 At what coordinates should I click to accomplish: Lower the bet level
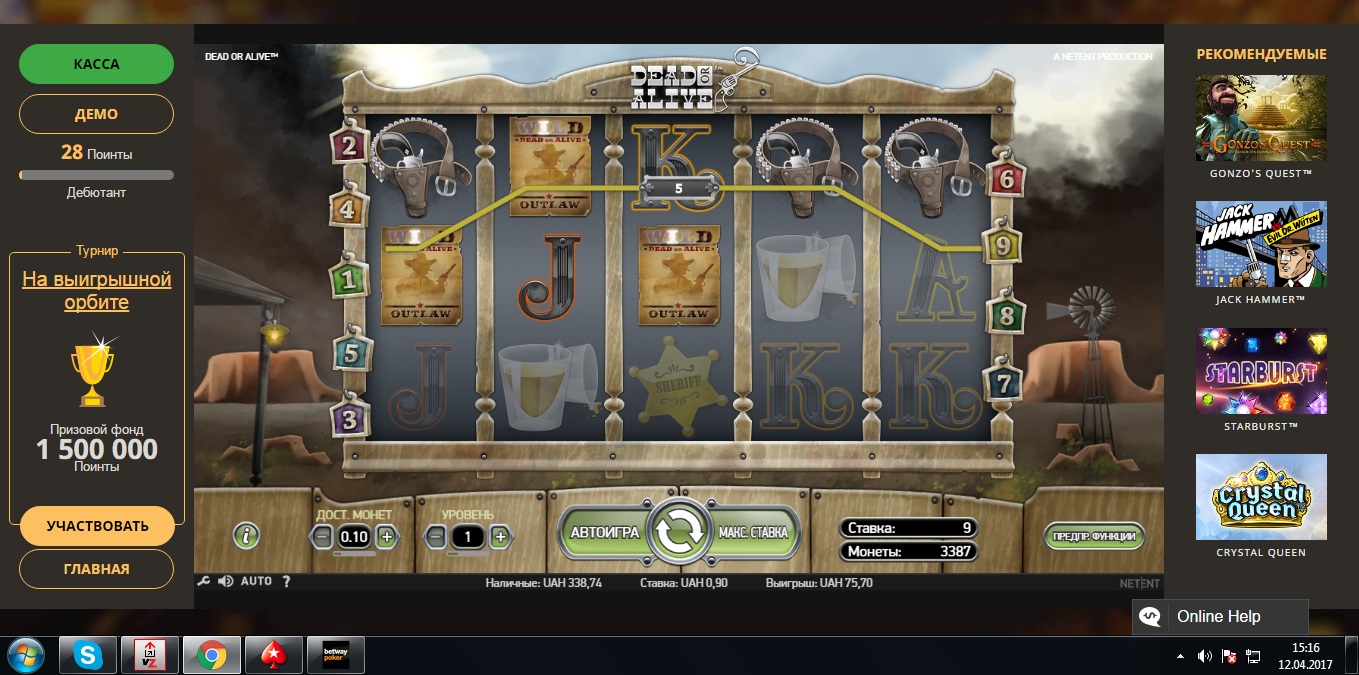click(x=435, y=536)
